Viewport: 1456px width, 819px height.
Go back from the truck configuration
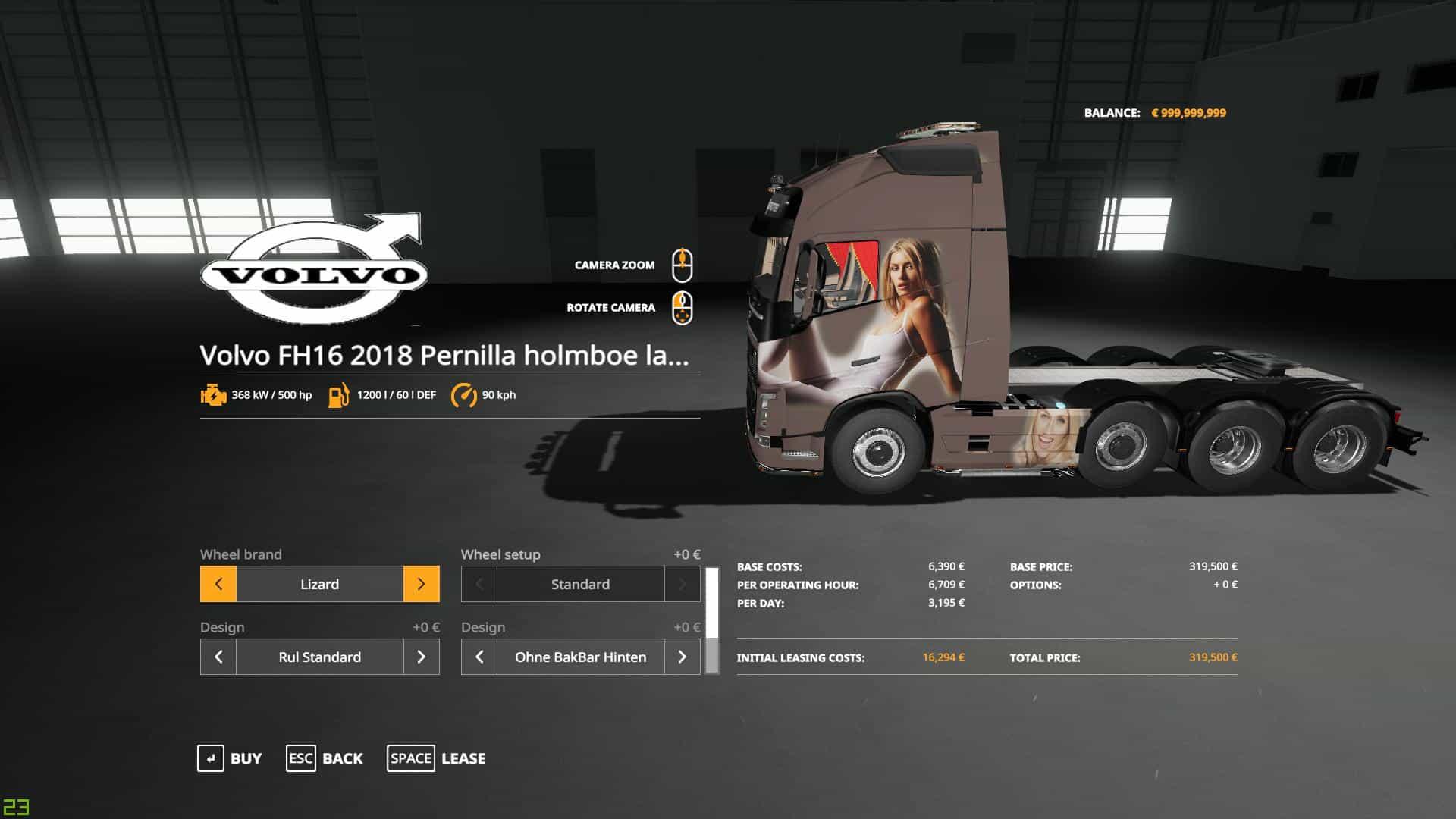325,758
